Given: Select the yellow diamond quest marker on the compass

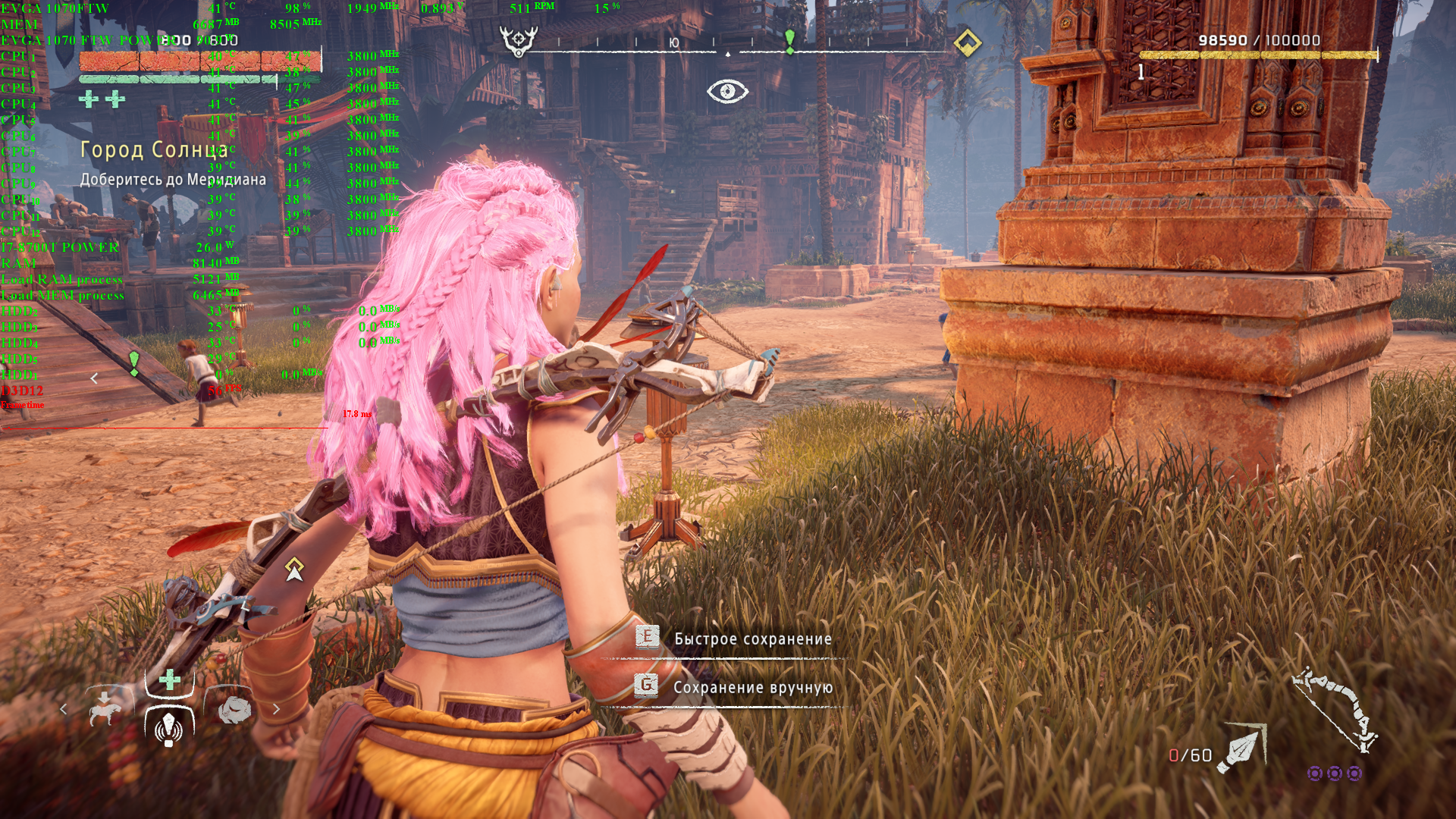Looking at the screenshot, I should [x=967, y=42].
